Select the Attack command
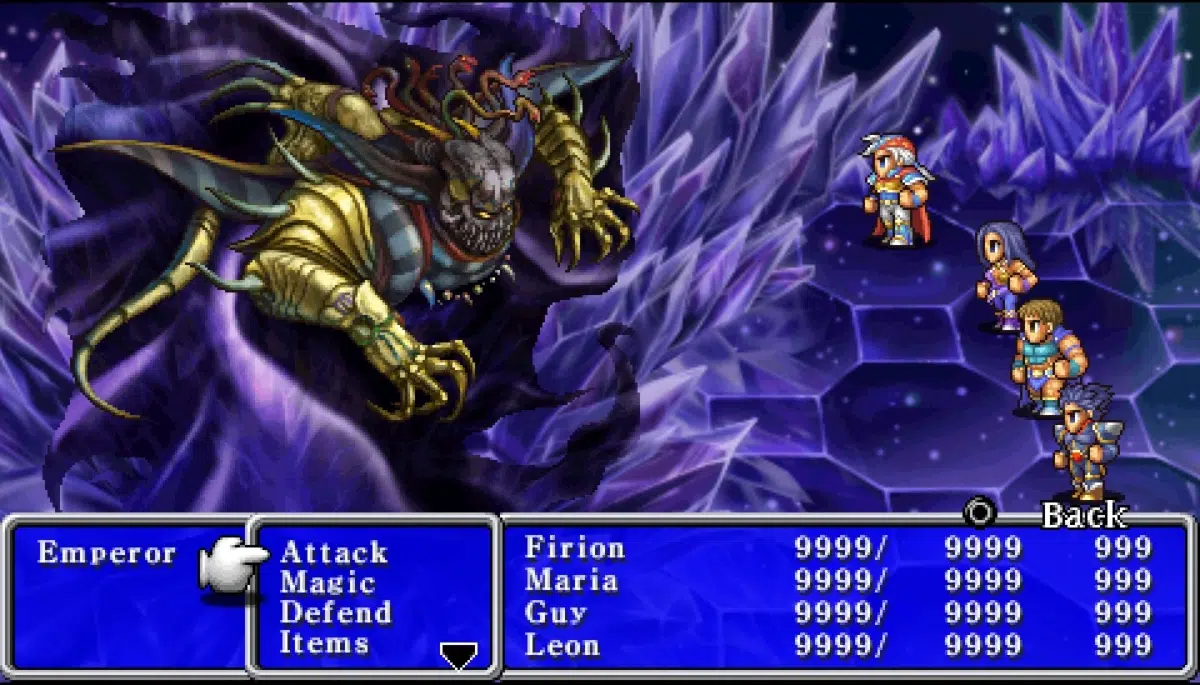Image resolution: width=1200 pixels, height=685 pixels. [333, 552]
